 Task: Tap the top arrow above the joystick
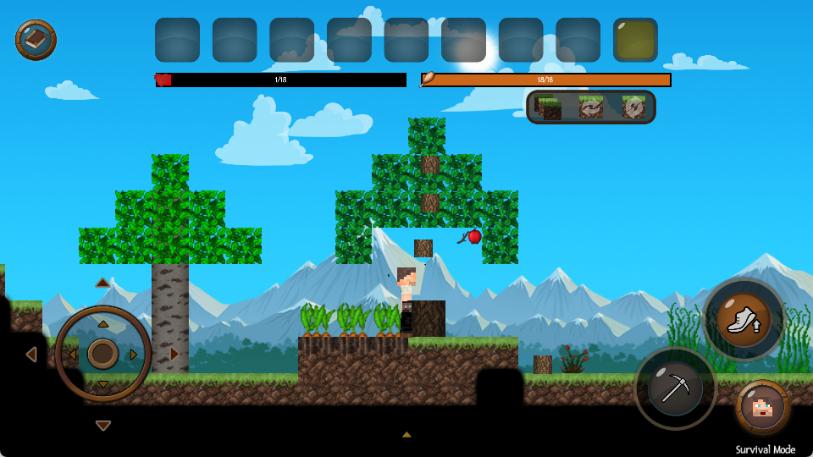pos(103,283)
